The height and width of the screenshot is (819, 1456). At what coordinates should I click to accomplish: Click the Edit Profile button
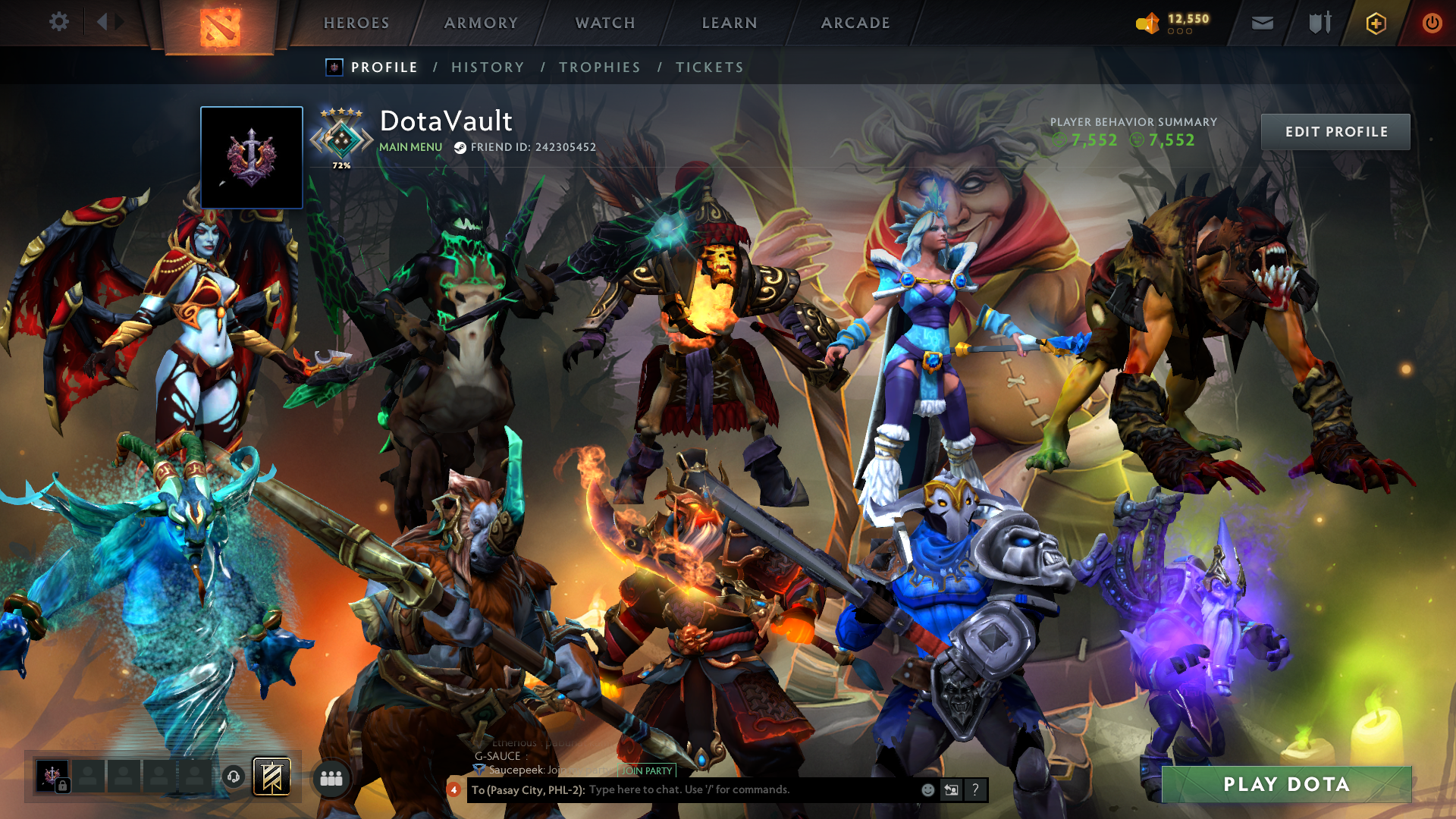point(1335,132)
